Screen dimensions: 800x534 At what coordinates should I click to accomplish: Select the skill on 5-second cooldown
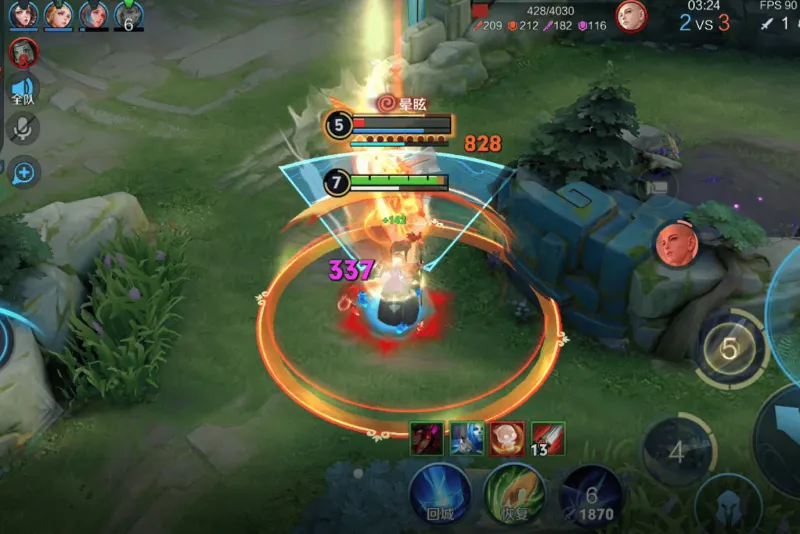pyautogui.click(x=730, y=350)
